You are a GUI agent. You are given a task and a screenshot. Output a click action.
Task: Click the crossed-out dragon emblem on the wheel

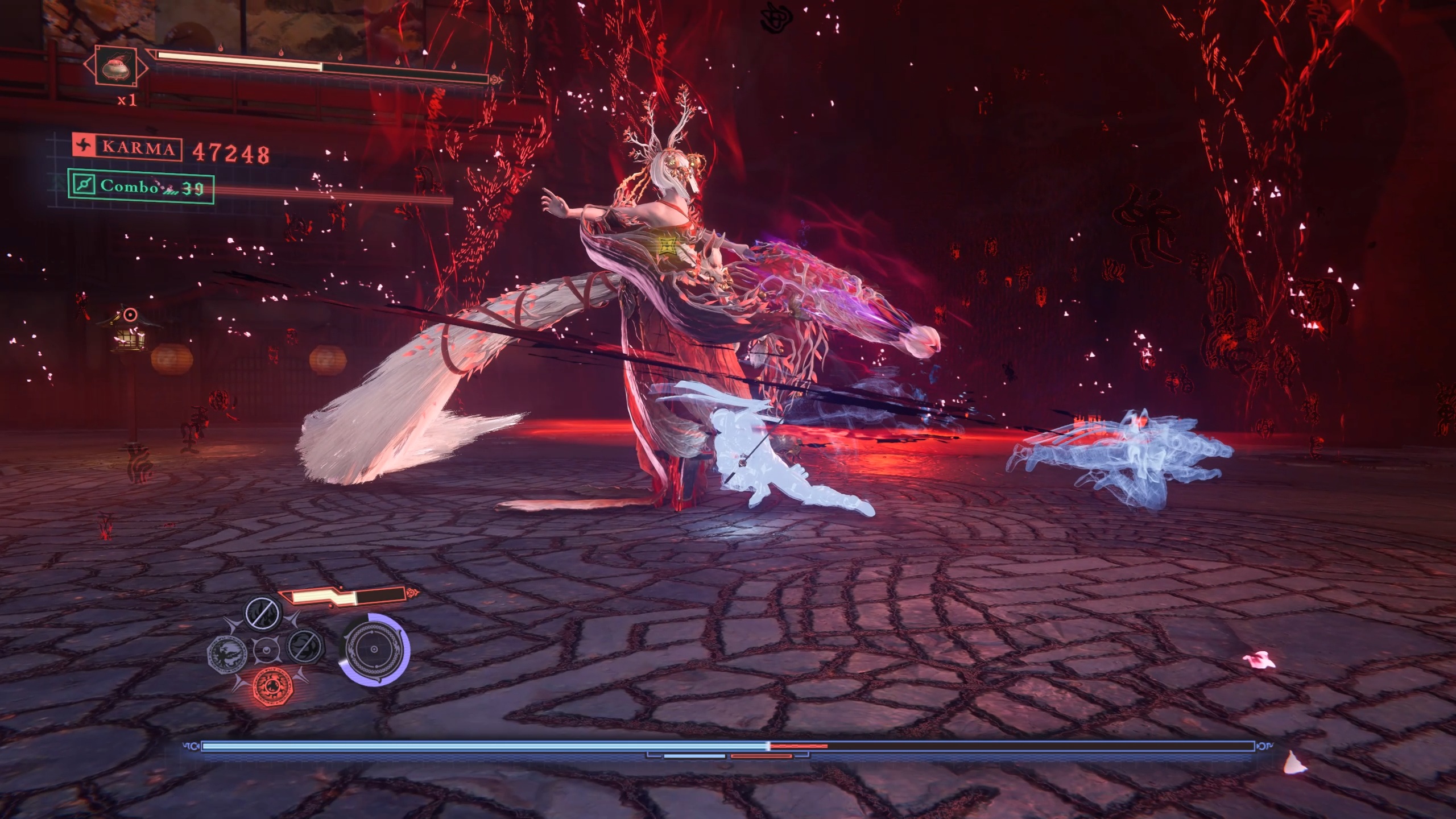click(305, 648)
